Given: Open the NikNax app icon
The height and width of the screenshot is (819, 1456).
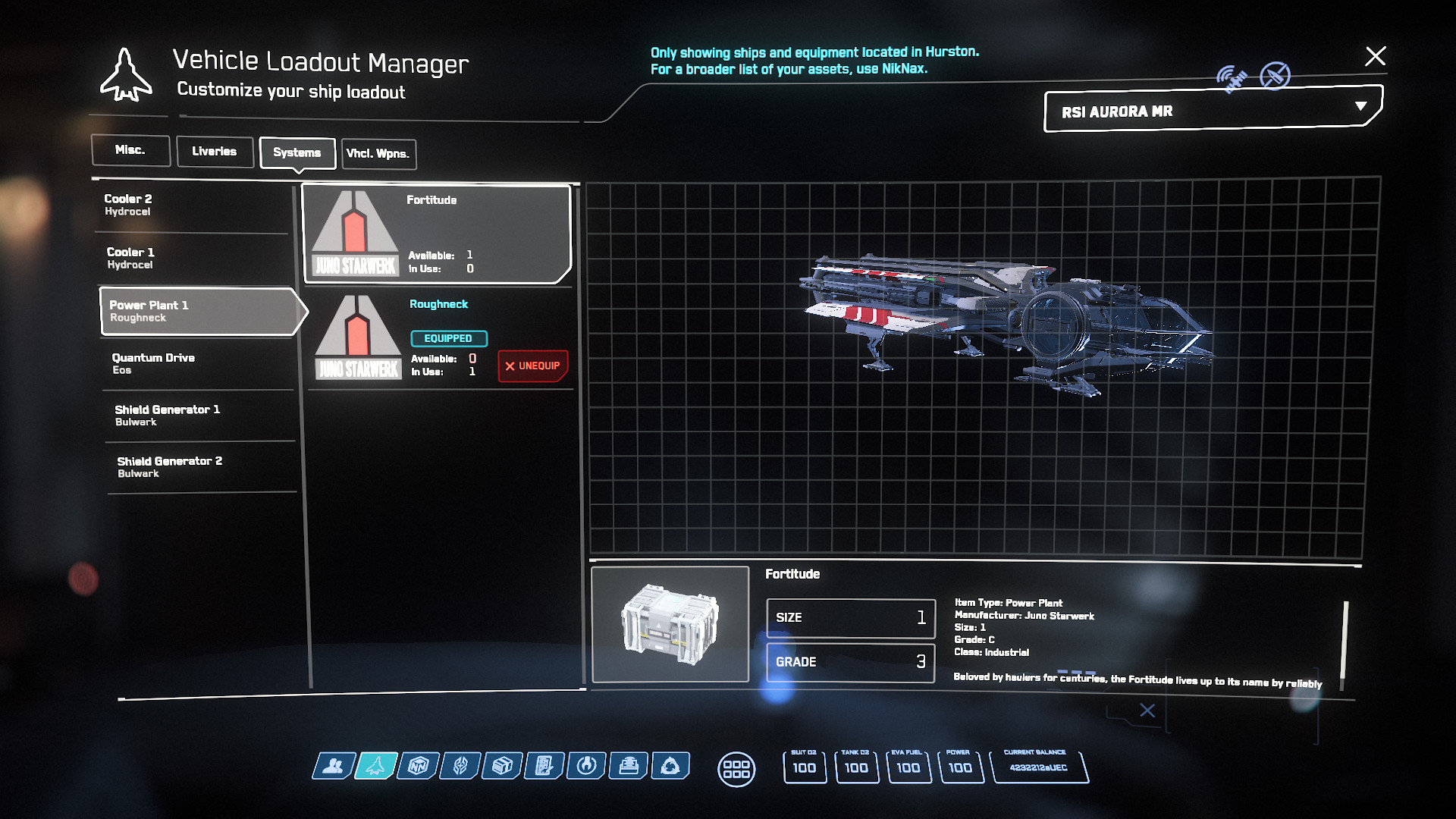Looking at the screenshot, I should click(x=419, y=767).
